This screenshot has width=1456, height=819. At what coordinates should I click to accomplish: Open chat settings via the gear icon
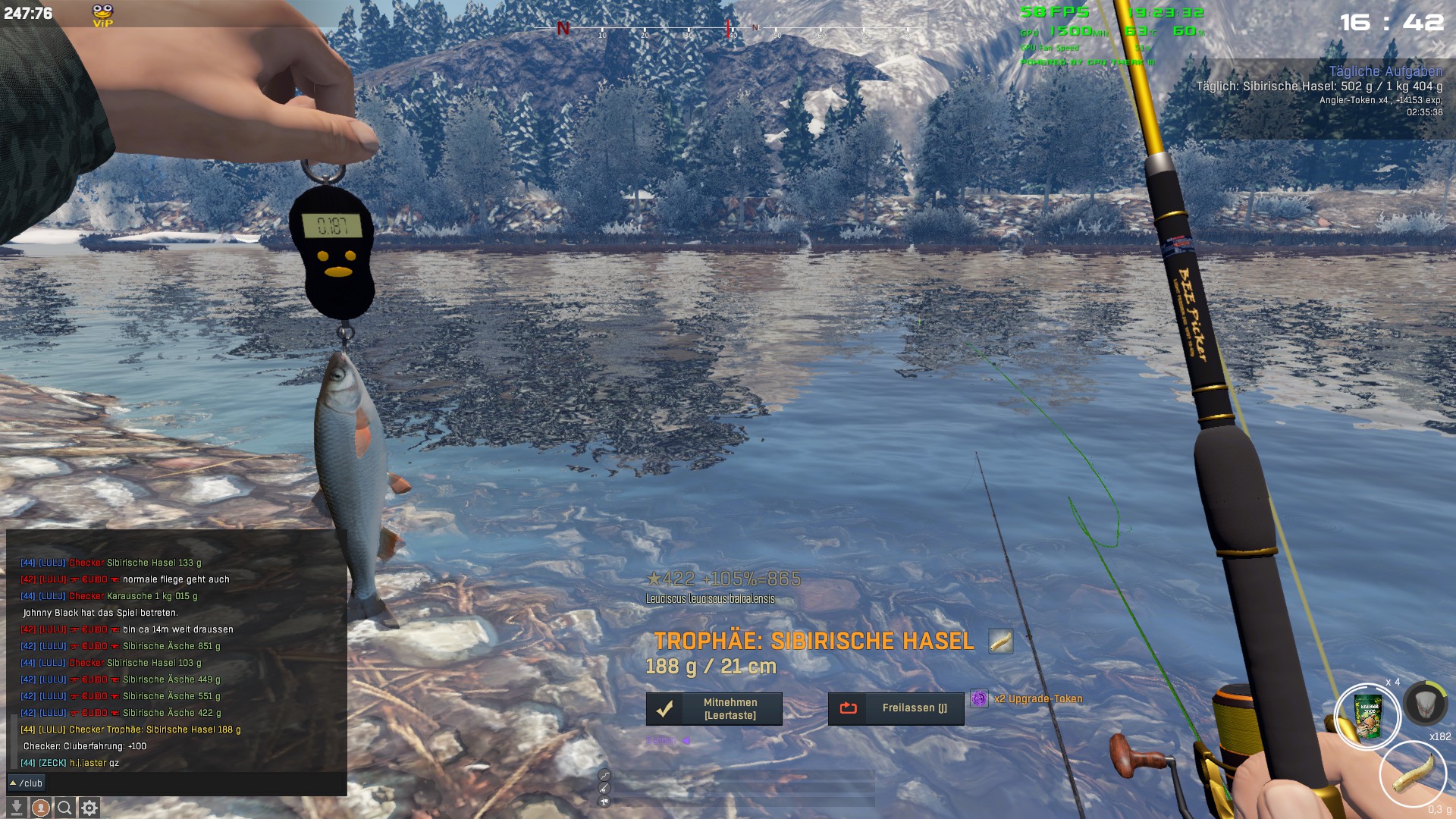(89, 808)
